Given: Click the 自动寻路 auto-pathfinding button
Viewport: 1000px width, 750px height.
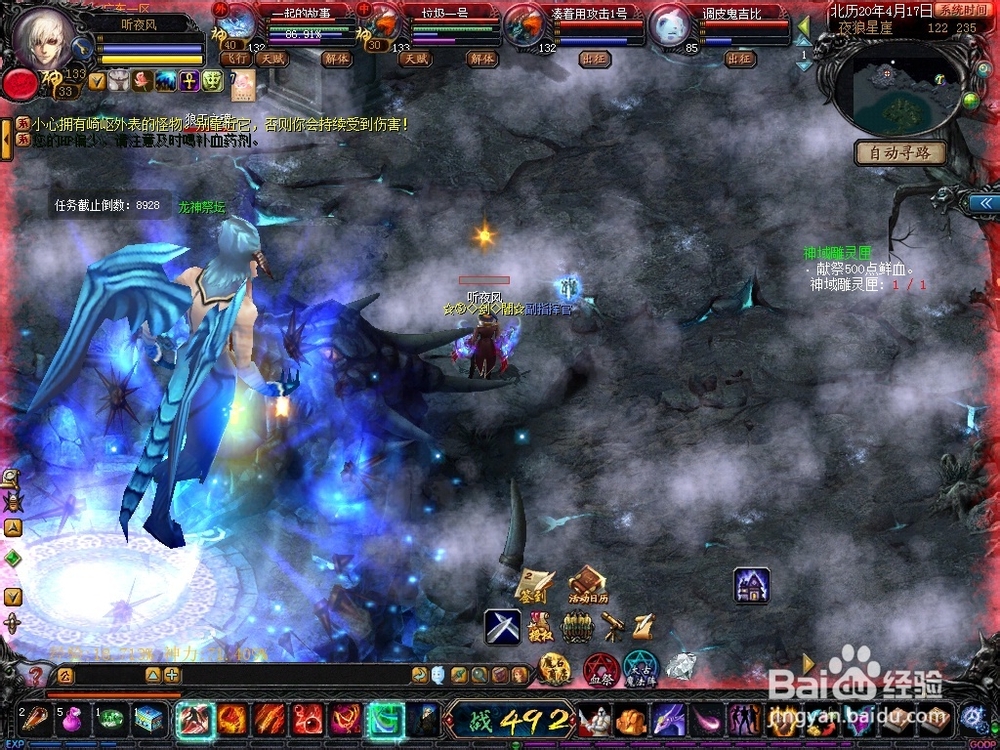Looking at the screenshot, I should point(900,153).
